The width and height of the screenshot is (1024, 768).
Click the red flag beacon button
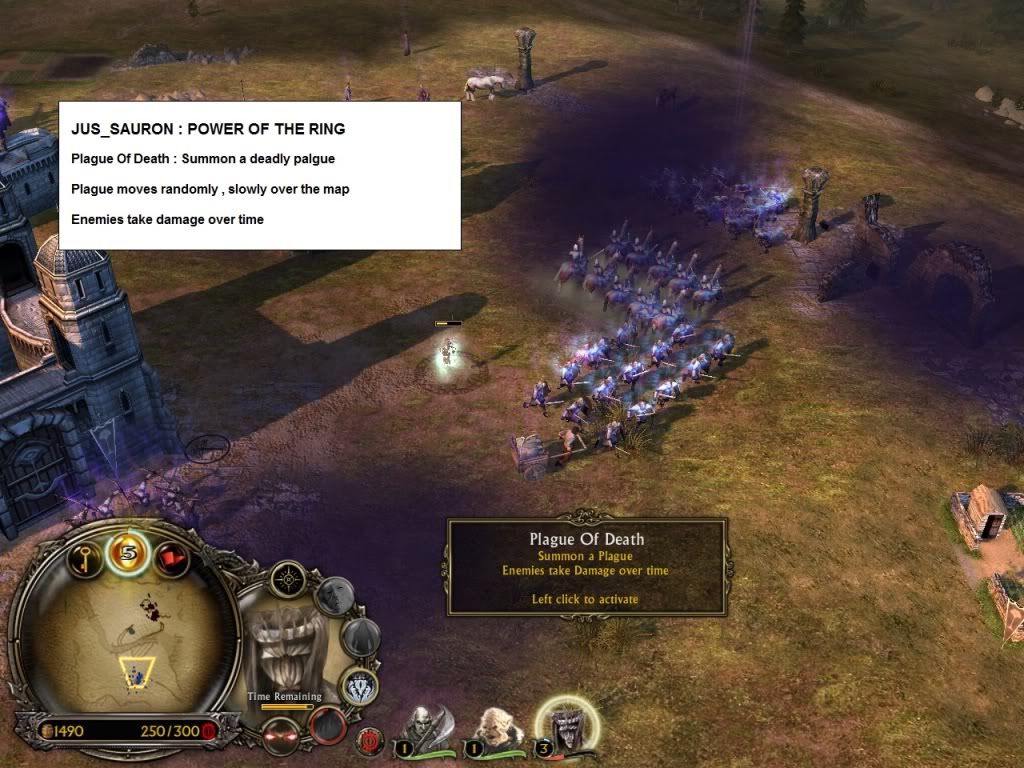[171, 555]
